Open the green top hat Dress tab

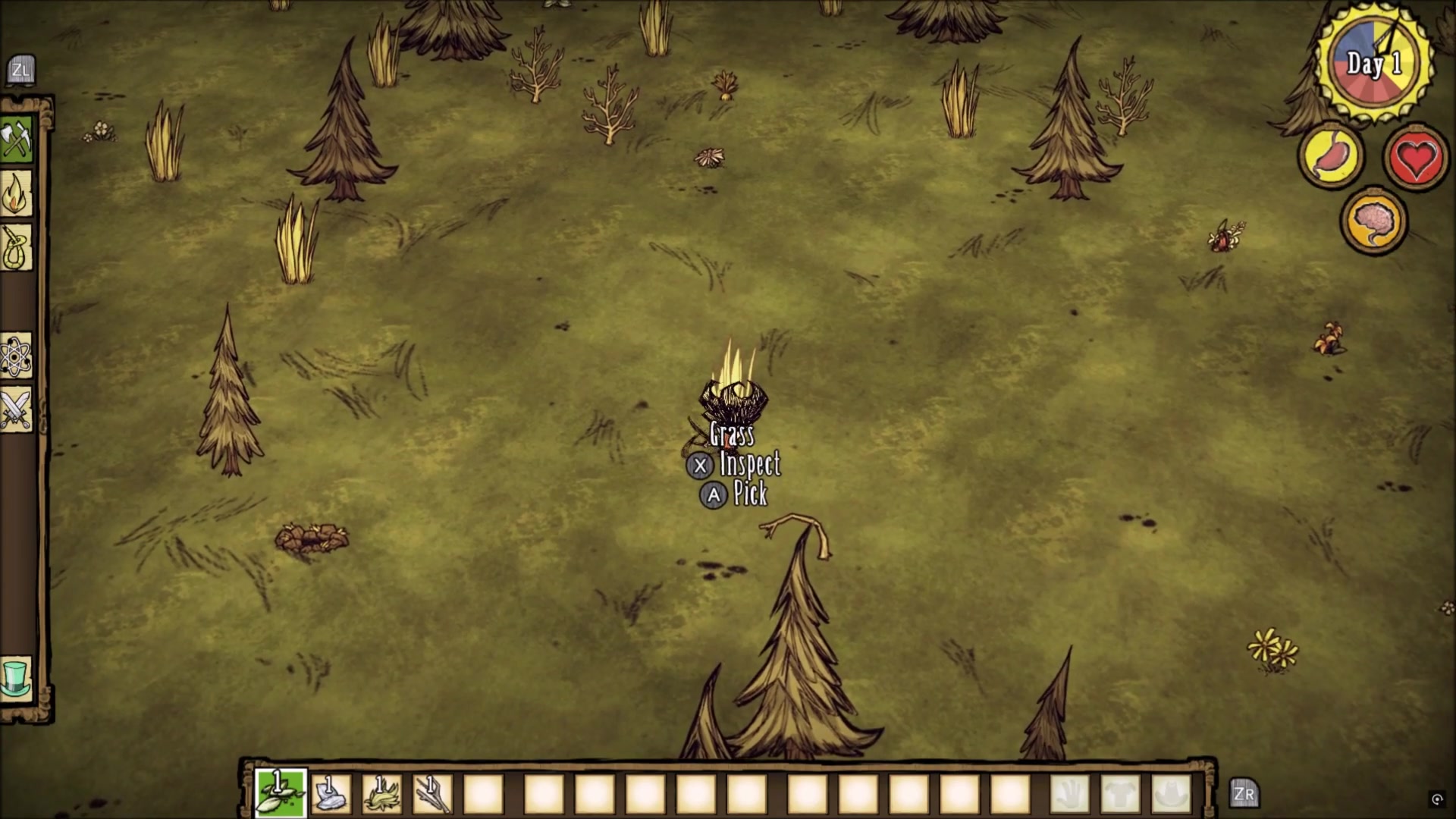tap(17, 677)
